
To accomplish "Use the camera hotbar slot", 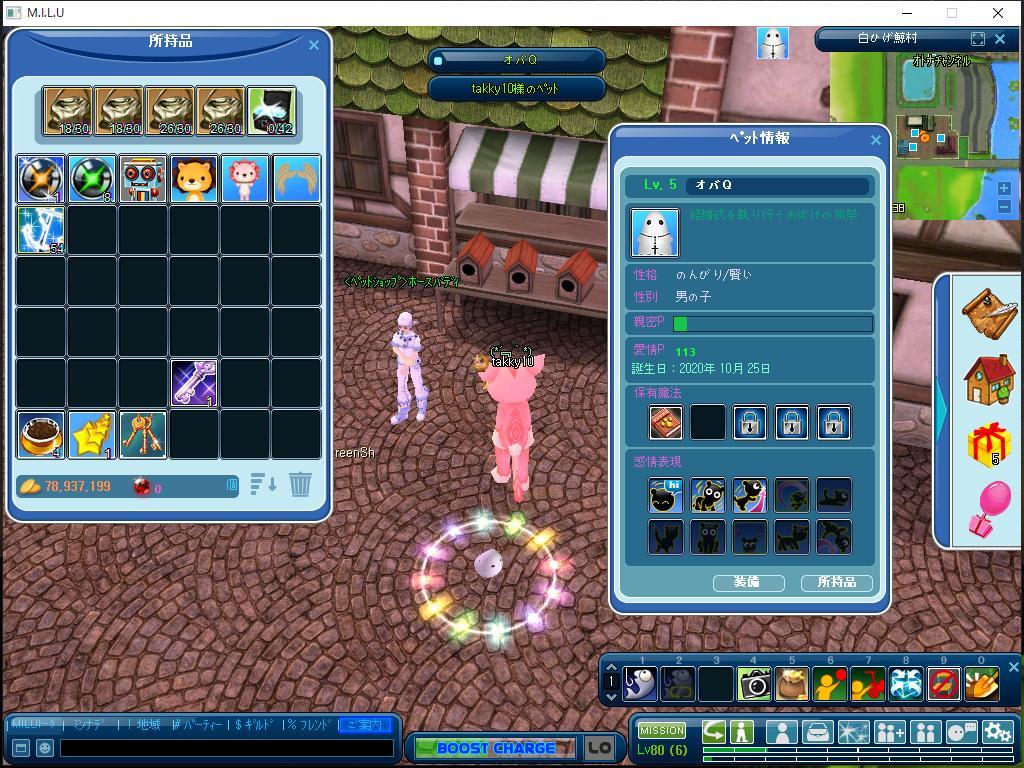I will (x=754, y=684).
